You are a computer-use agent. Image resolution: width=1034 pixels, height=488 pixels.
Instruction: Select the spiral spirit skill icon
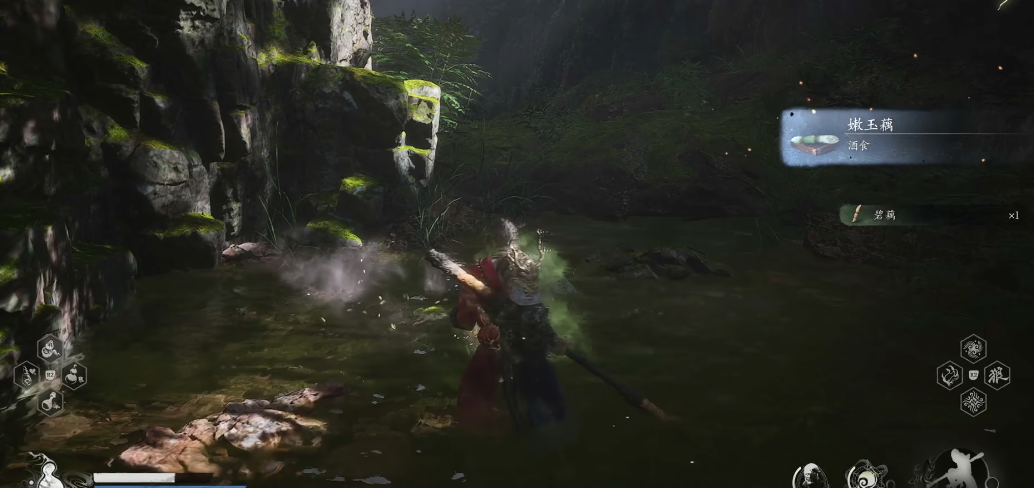coord(866,475)
